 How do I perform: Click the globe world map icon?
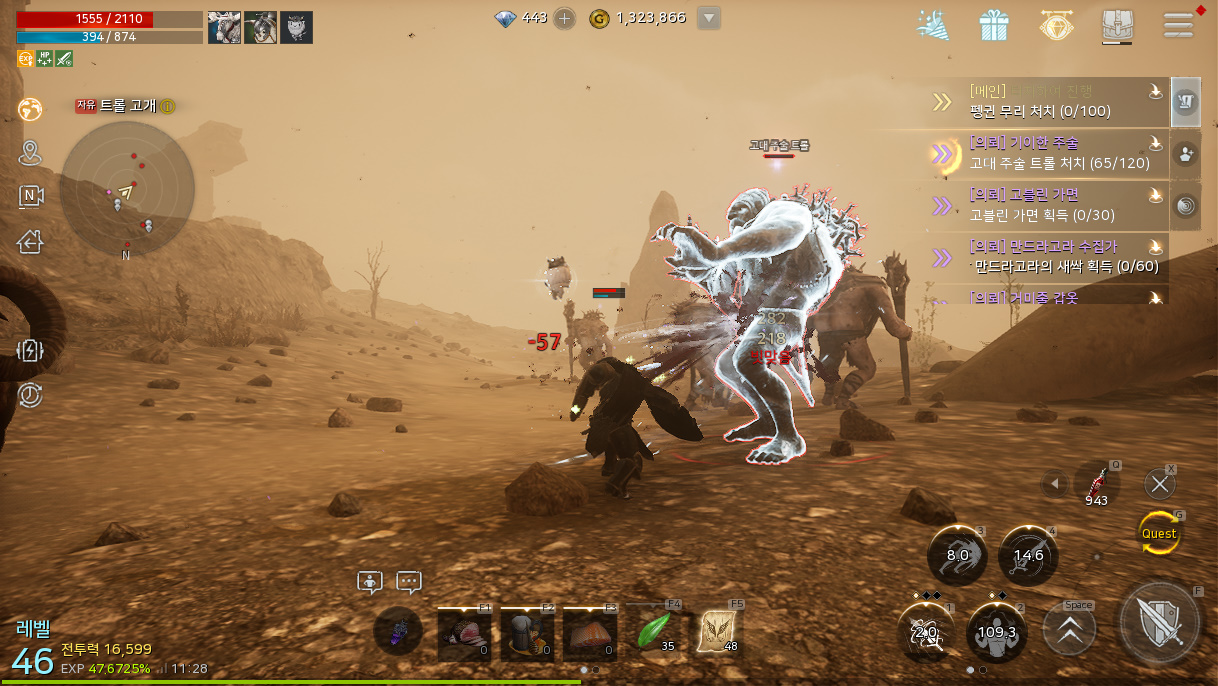(x=30, y=108)
